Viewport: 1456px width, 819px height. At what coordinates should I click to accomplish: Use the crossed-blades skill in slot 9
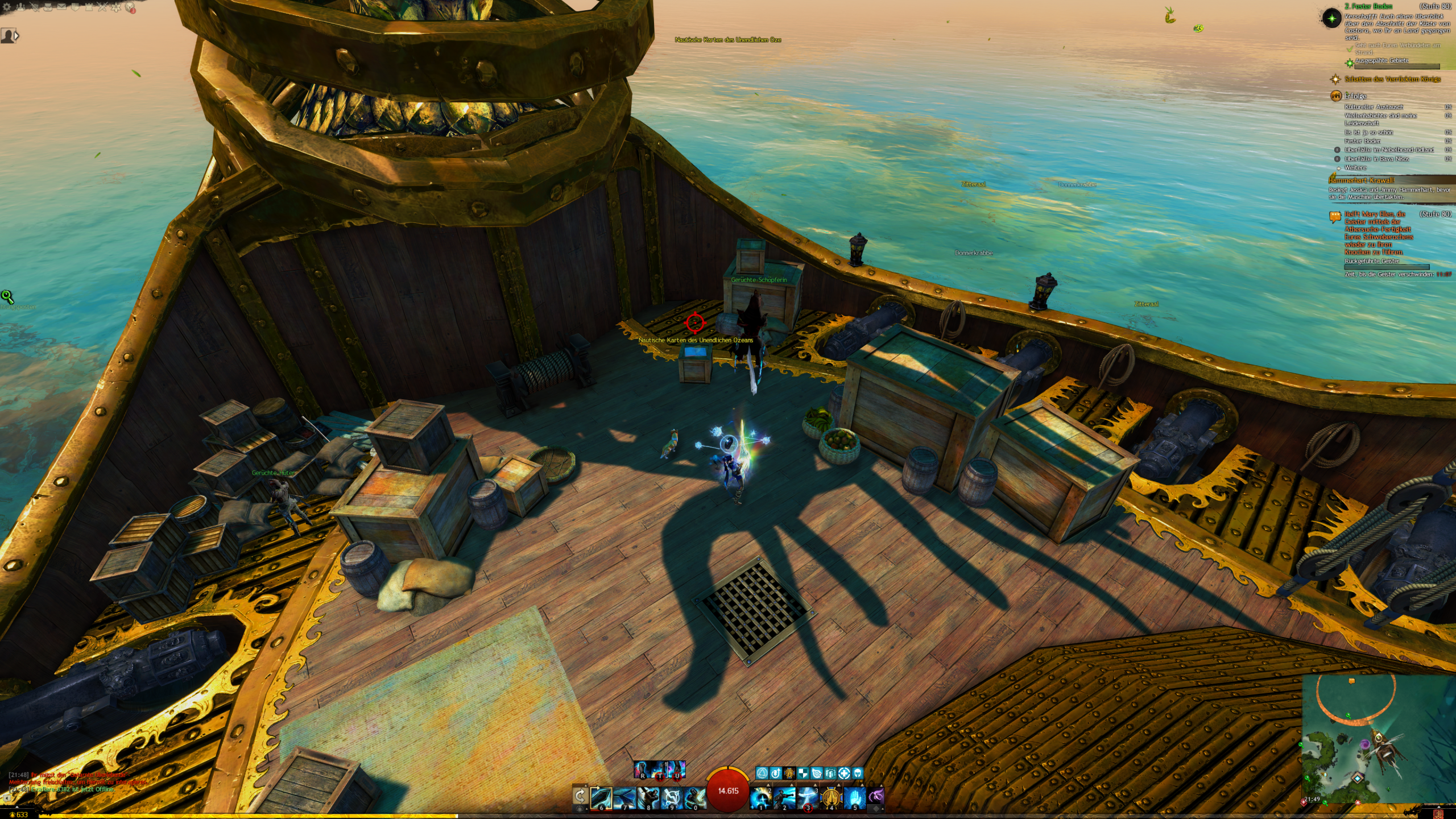(671, 798)
